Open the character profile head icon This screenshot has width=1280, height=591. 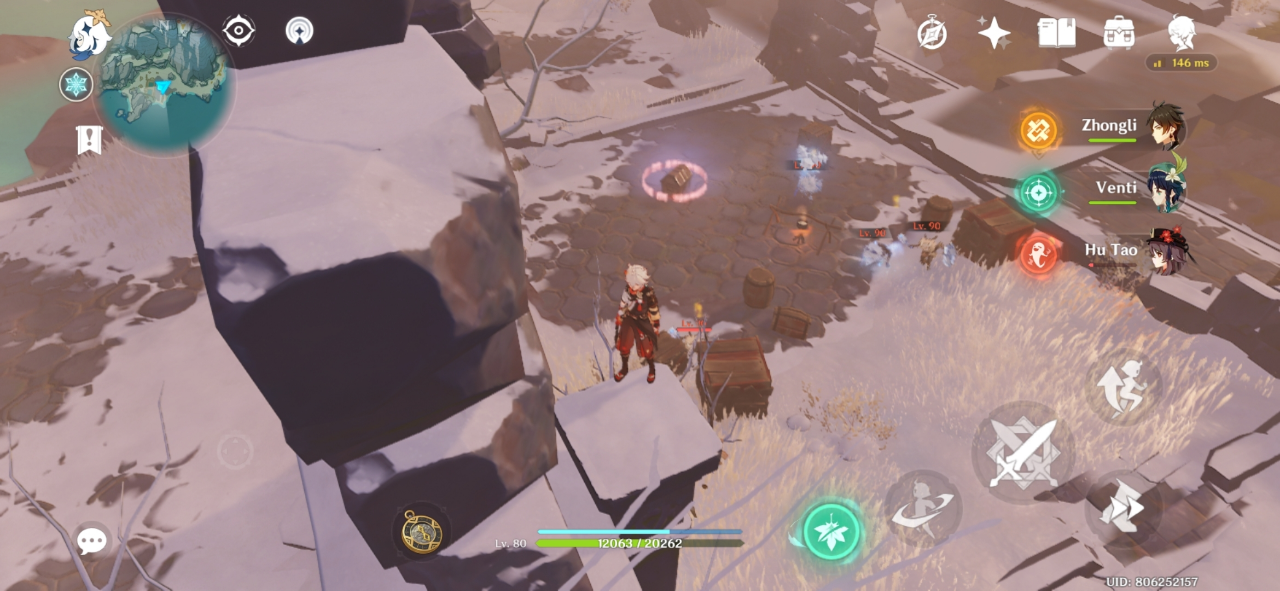1181,32
